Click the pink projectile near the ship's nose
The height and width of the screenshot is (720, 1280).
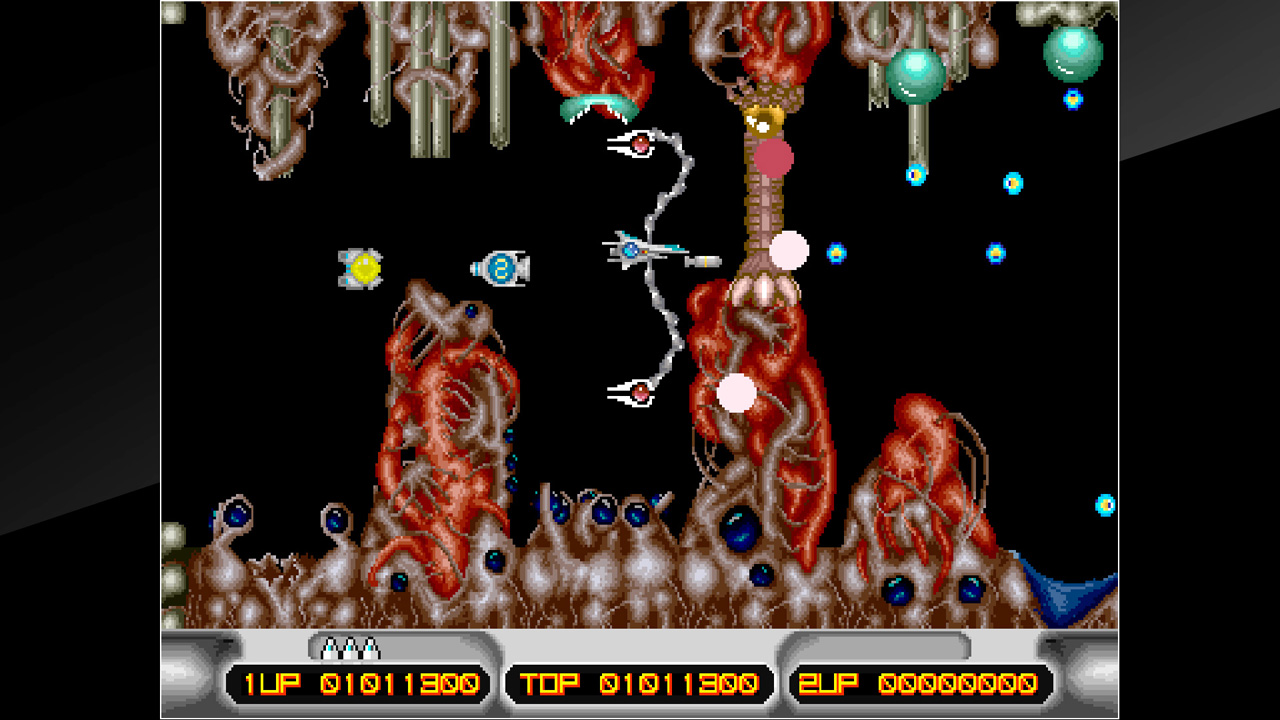pyautogui.click(x=789, y=251)
